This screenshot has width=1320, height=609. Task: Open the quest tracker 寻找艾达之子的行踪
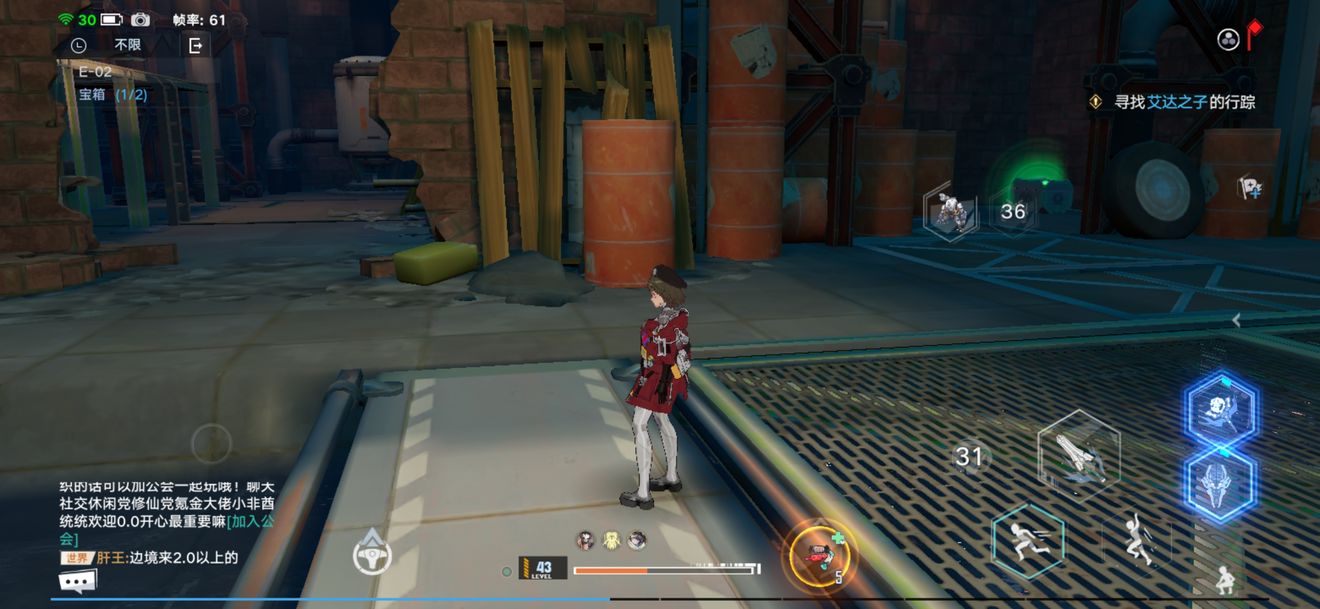1184,102
